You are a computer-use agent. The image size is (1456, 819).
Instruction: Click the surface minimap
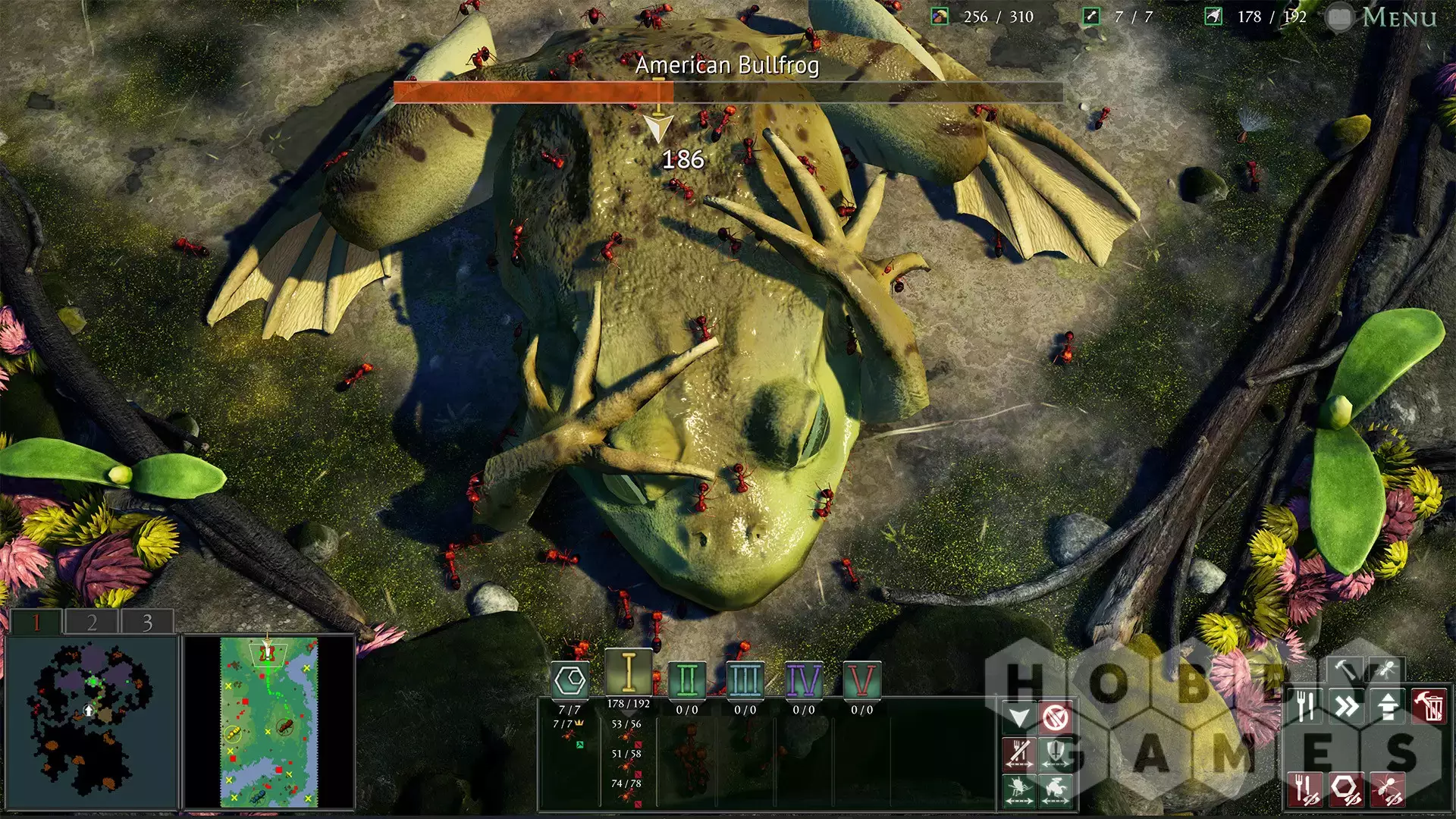click(268, 722)
